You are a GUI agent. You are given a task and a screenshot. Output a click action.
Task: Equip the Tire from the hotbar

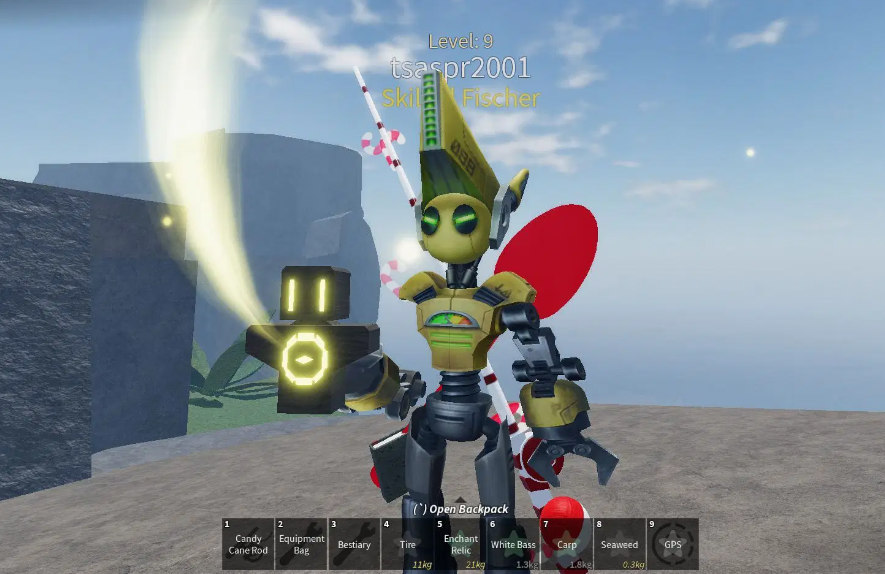[407, 544]
